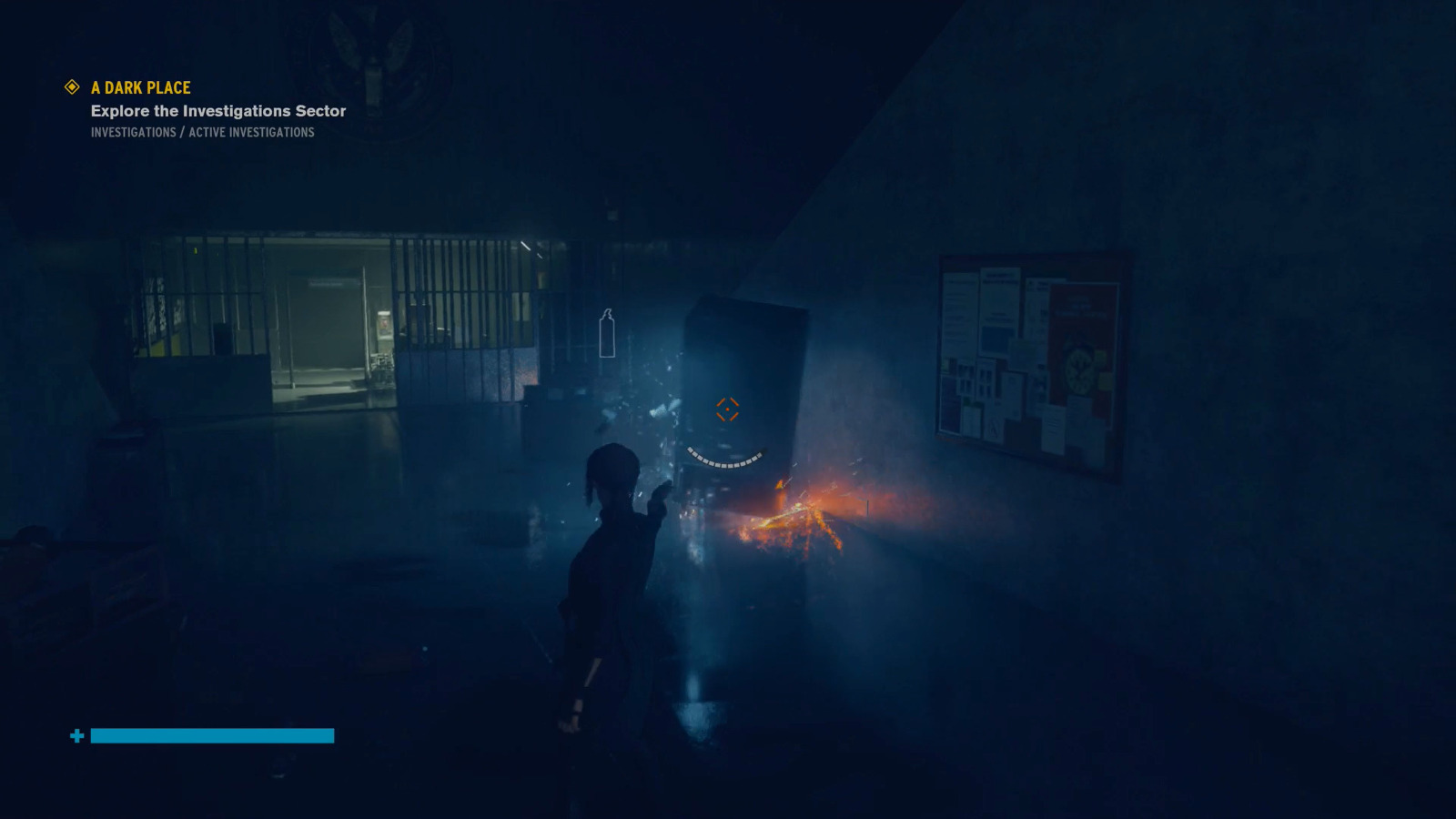Click the Explore the Investigations Sector objective text
Screen dimensions: 1456x819
point(217,110)
